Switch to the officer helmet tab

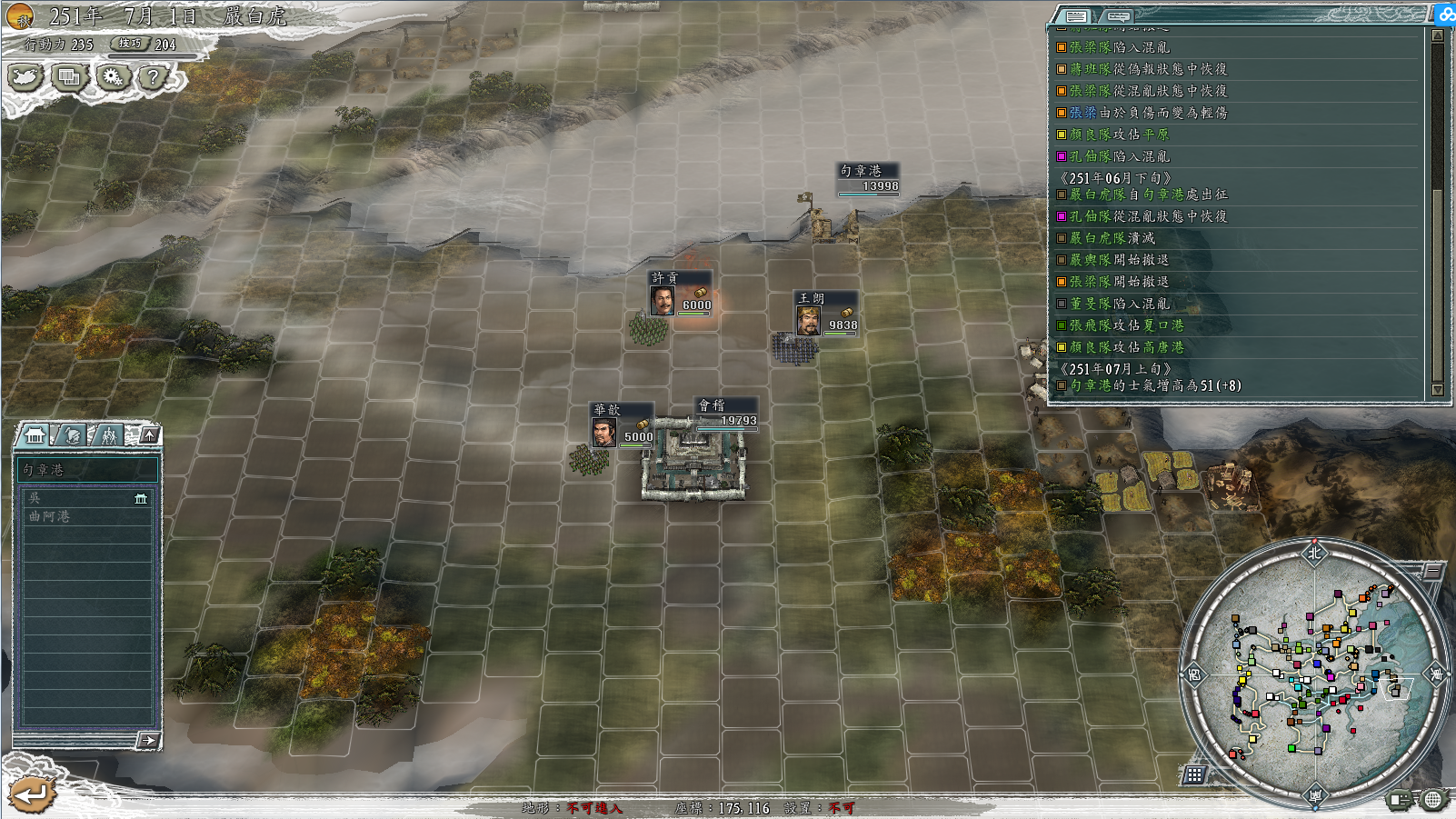click(73, 435)
